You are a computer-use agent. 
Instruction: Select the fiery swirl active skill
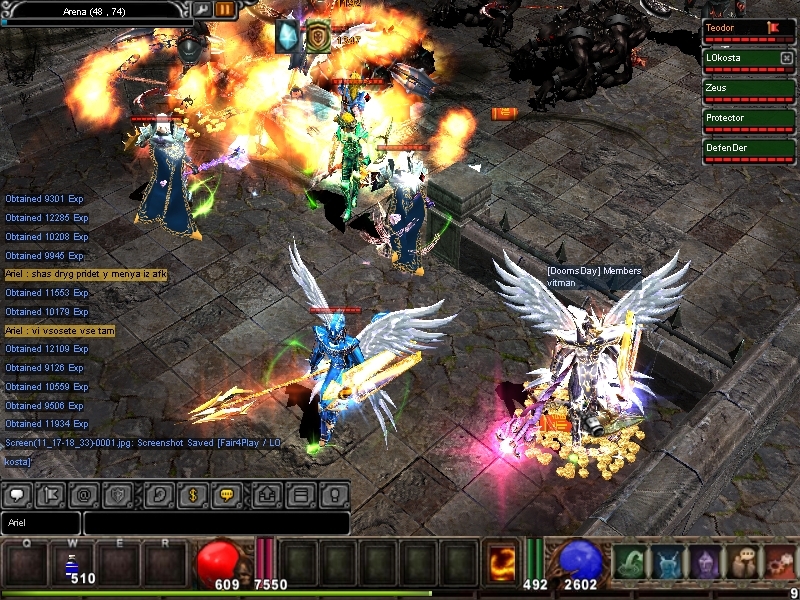pyautogui.click(x=502, y=562)
